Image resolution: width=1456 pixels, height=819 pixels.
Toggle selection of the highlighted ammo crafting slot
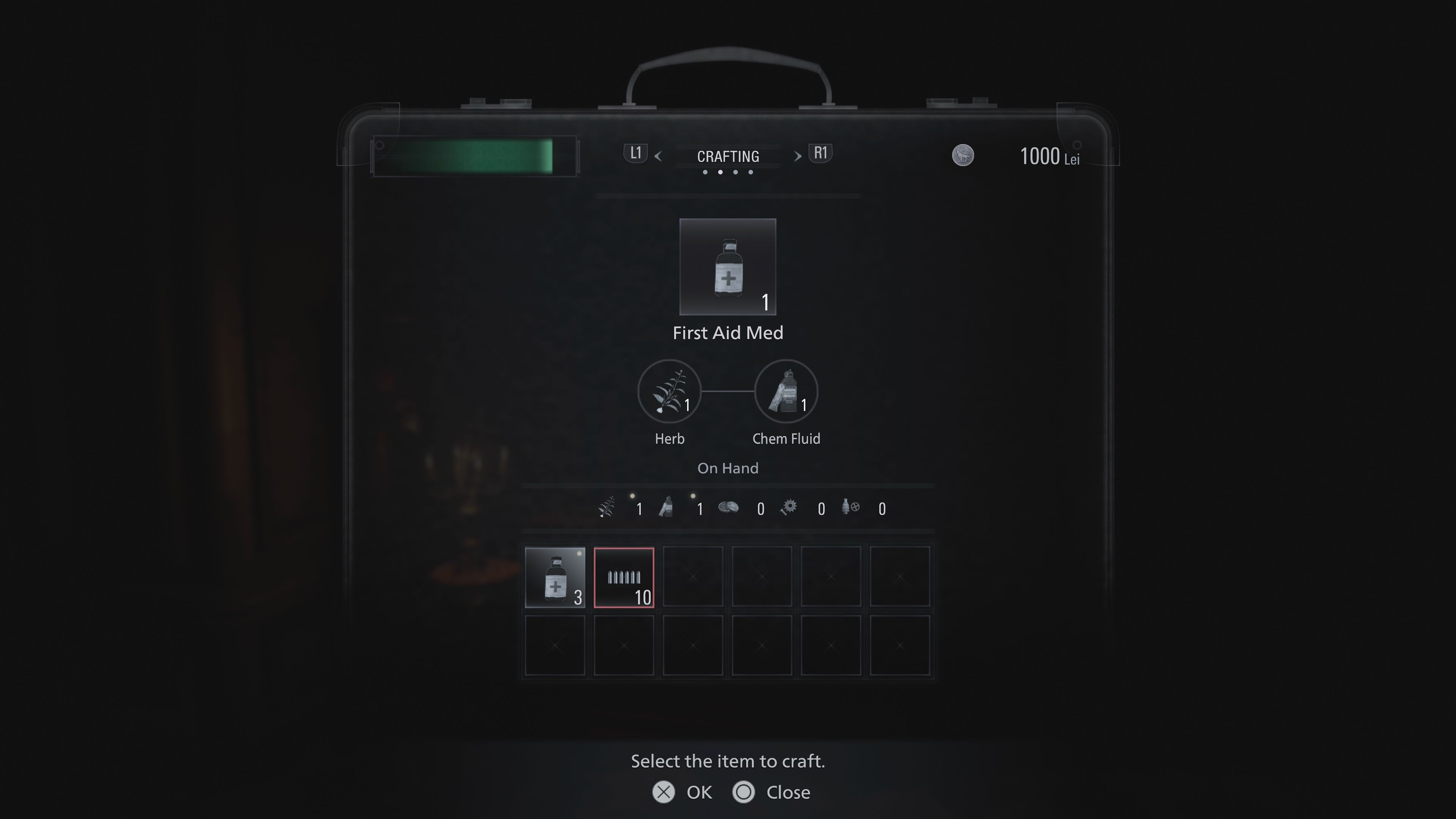624,577
